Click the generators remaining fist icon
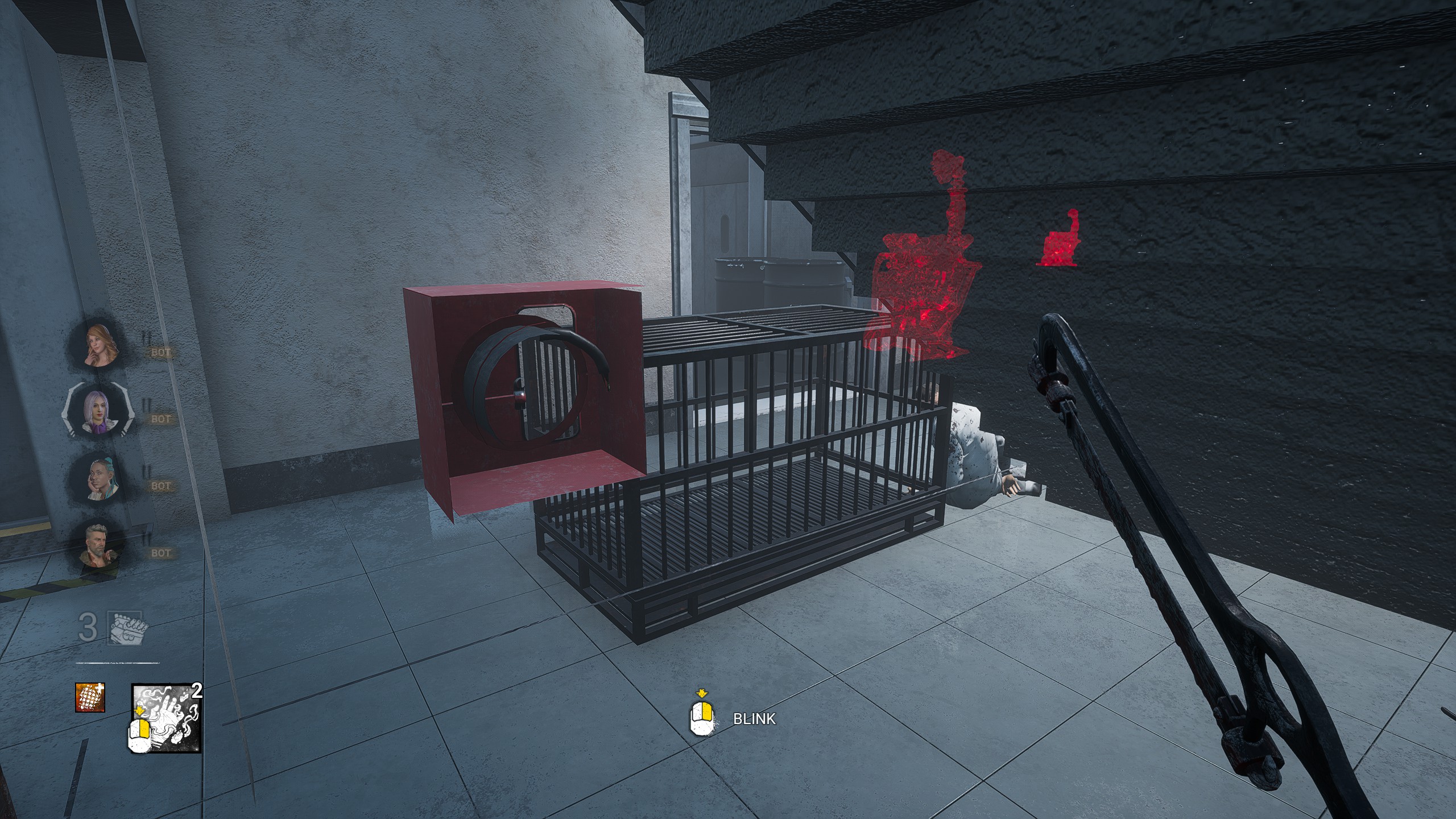 point(127,627)
